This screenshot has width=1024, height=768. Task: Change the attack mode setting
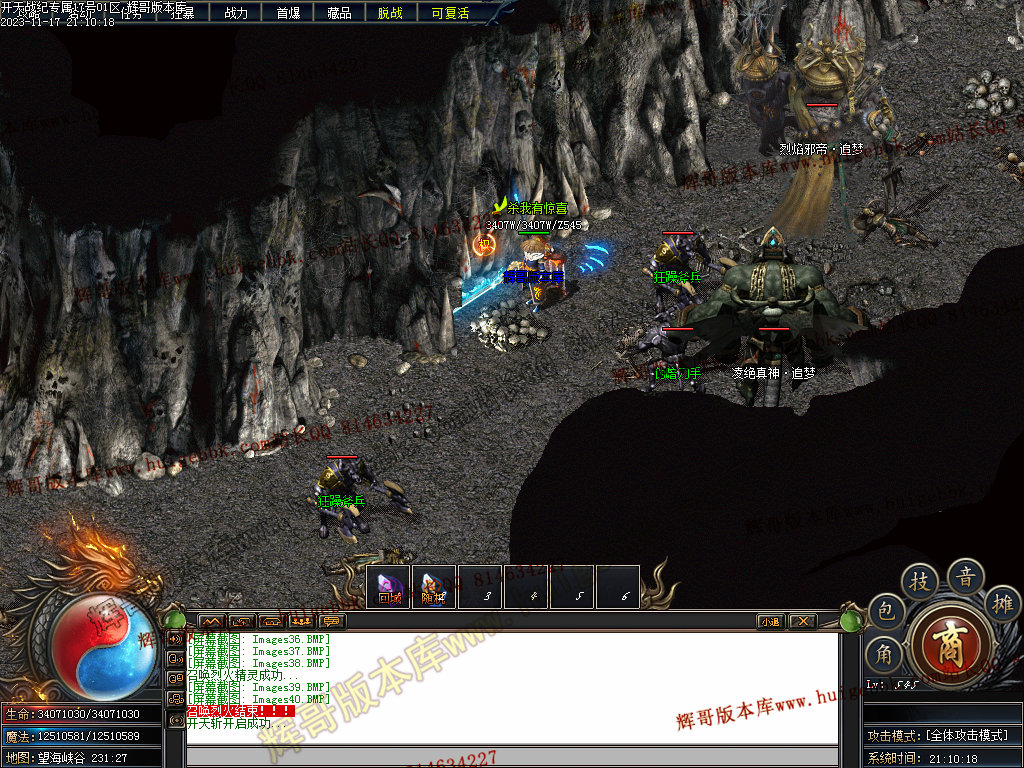(939, 735)
